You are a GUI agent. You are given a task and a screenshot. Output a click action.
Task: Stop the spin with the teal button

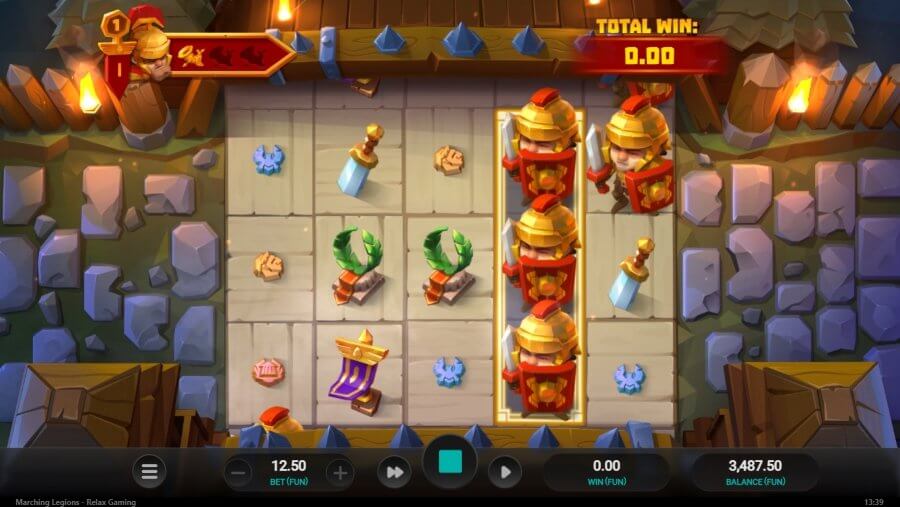(450, 463)
